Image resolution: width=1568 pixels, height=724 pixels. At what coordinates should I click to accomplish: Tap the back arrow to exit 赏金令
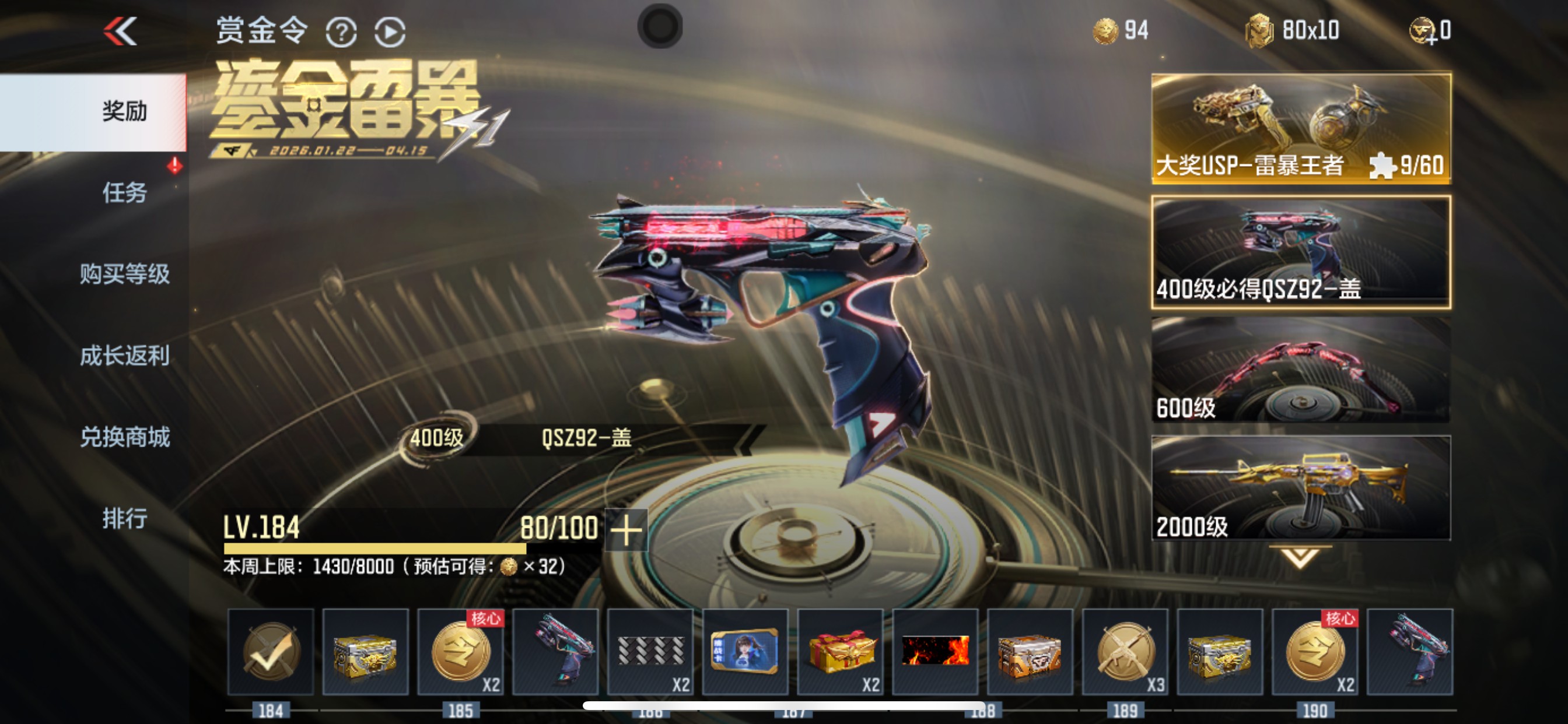[x=120, y=31]
